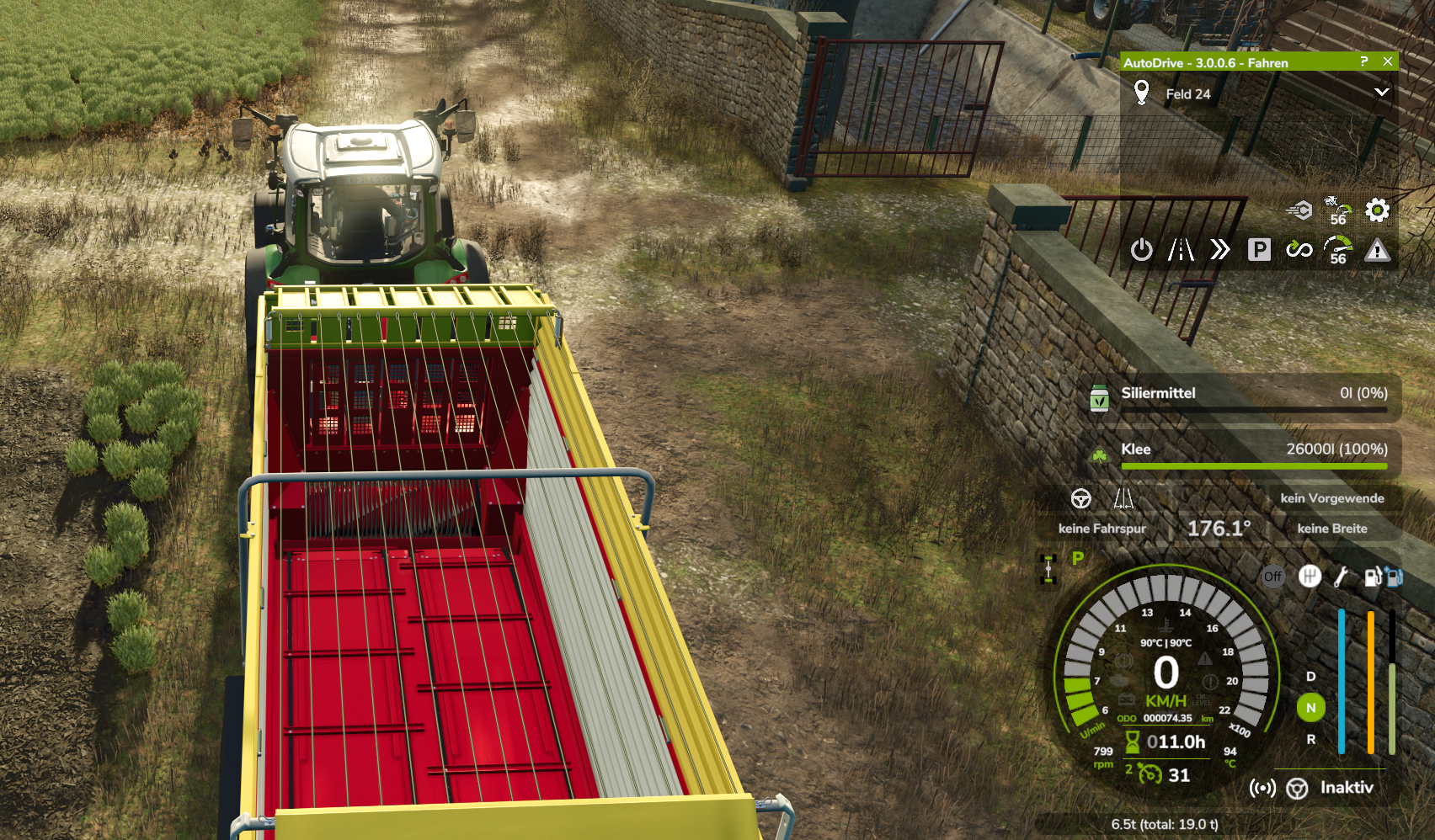Click the warning triangle icon in AutoDrive
The height and width of the screenshot is (840, 1435).
1377,250
